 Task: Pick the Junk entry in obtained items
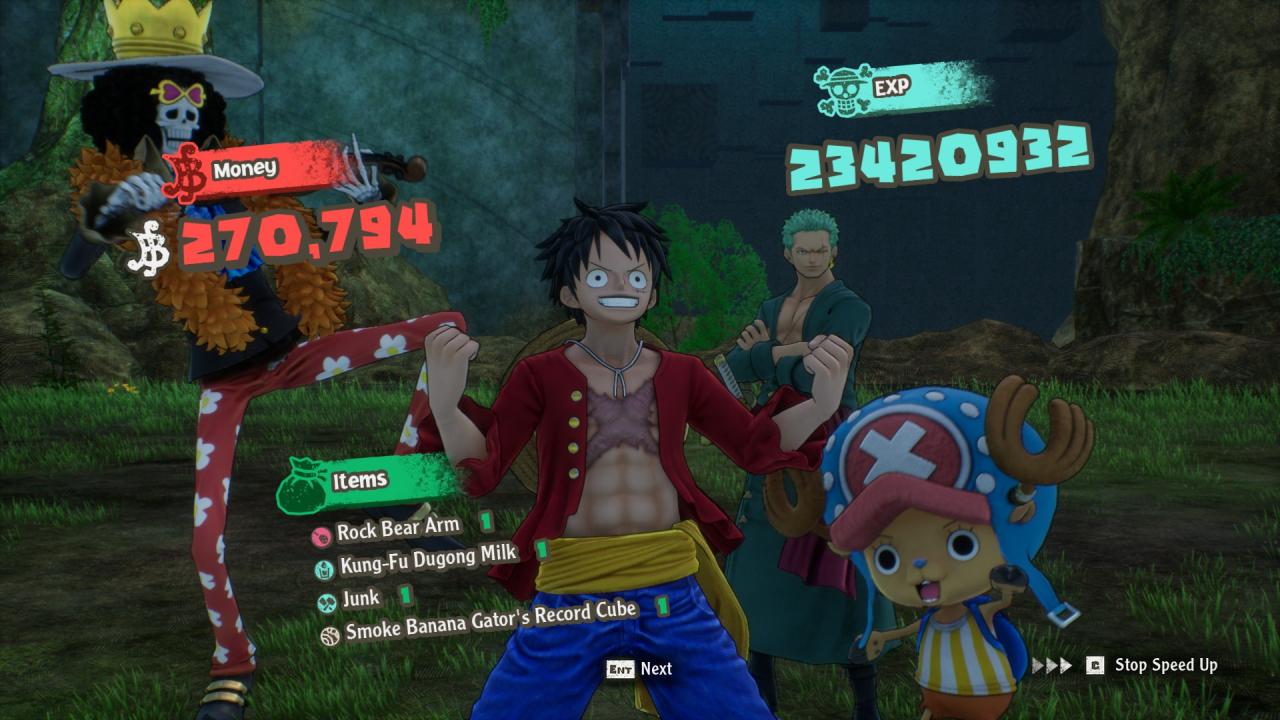pyautogui.click(x=360, y=598)
